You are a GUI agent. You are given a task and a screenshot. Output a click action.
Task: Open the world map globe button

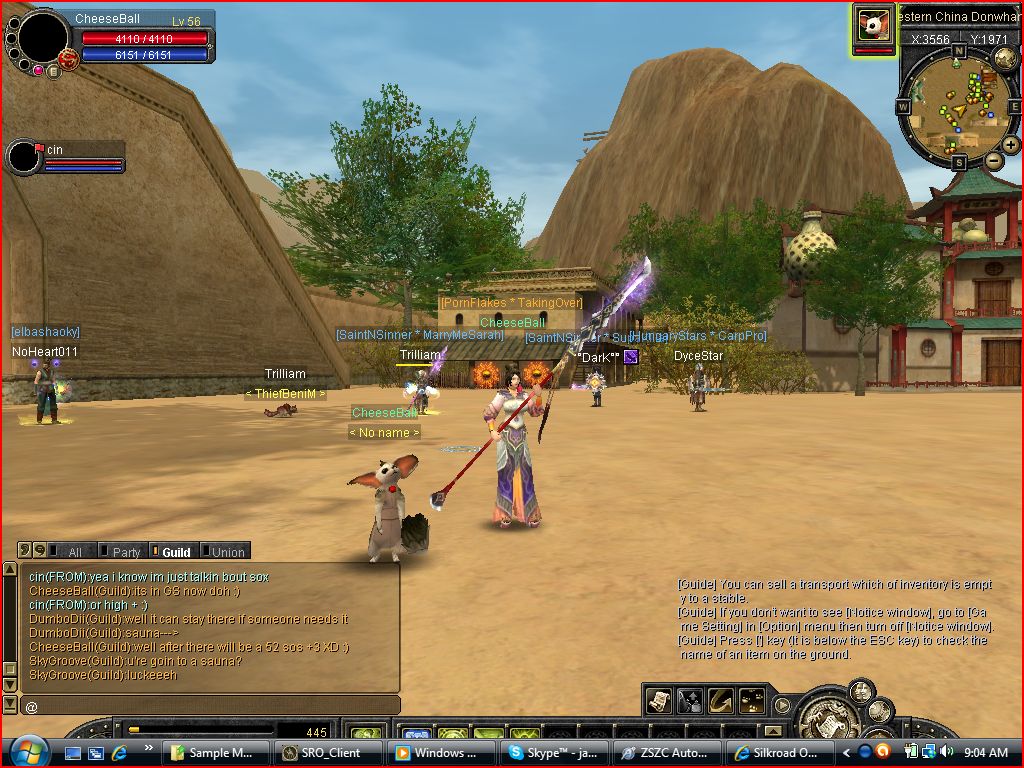[1005, 59]
